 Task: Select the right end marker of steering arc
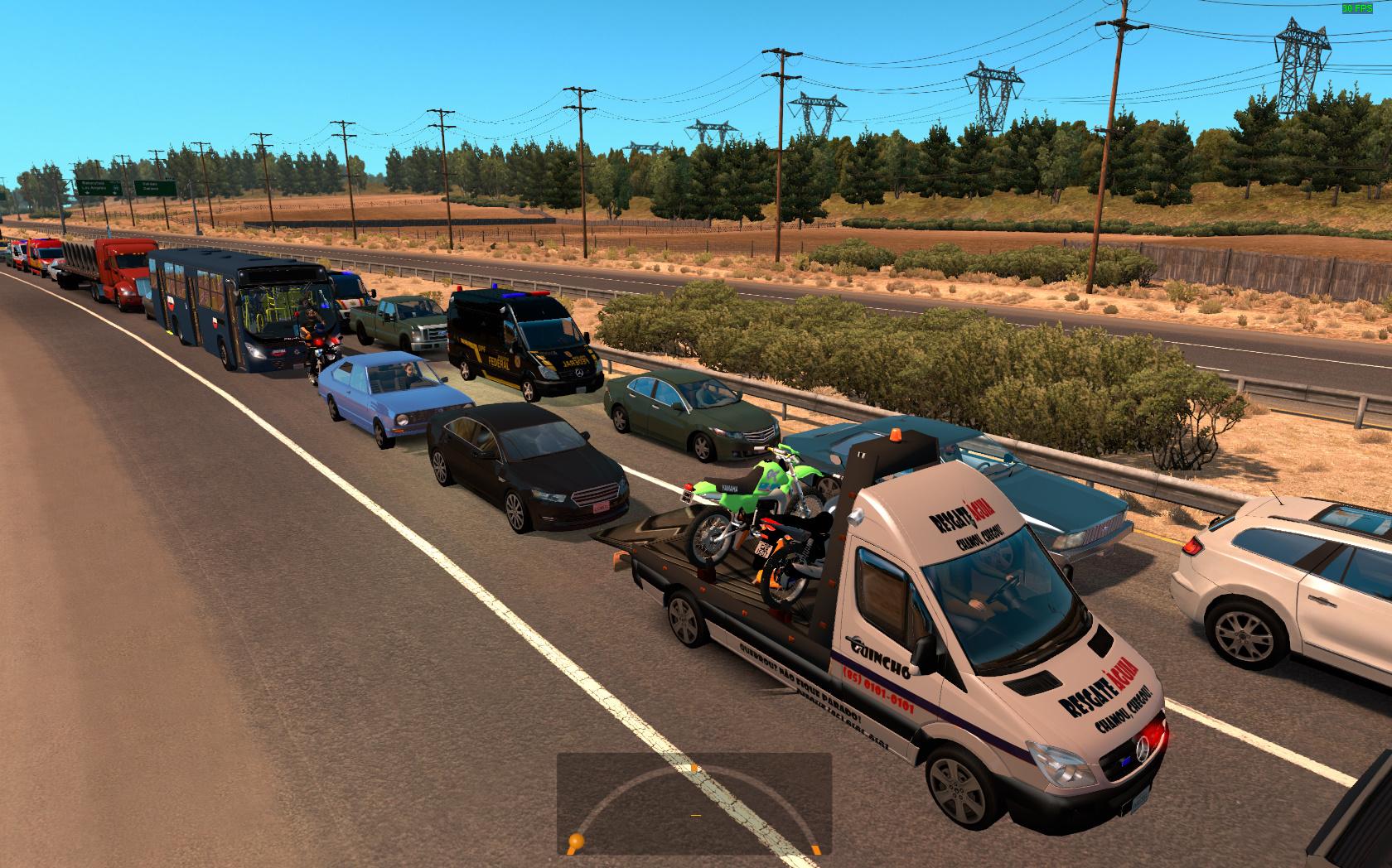click(816, 849)
